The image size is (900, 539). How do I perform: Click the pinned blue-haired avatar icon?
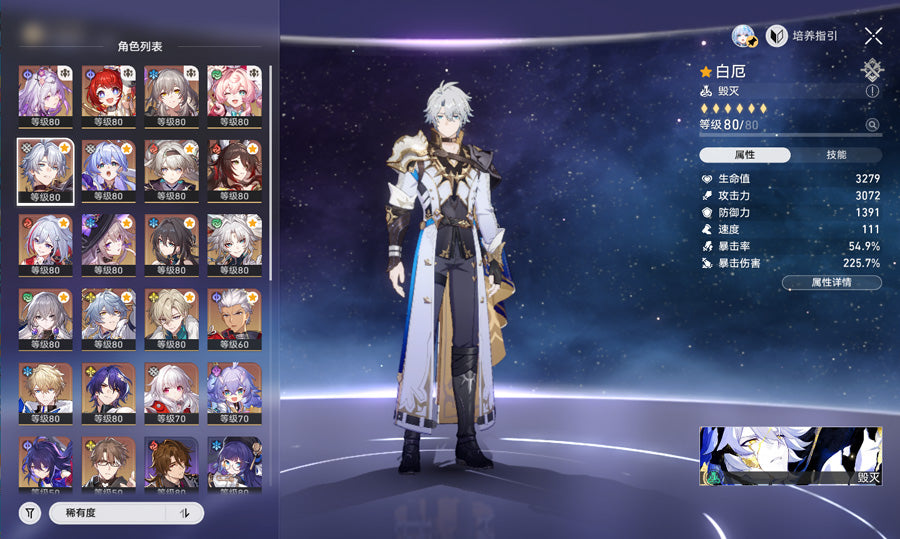pos(744,36)
